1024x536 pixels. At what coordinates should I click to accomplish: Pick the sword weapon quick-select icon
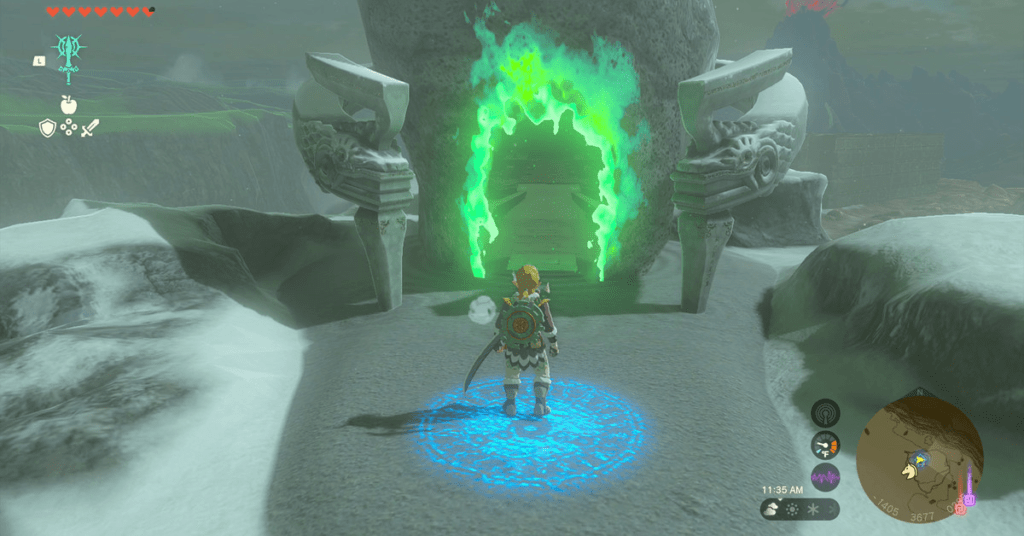tap(90, 127)
